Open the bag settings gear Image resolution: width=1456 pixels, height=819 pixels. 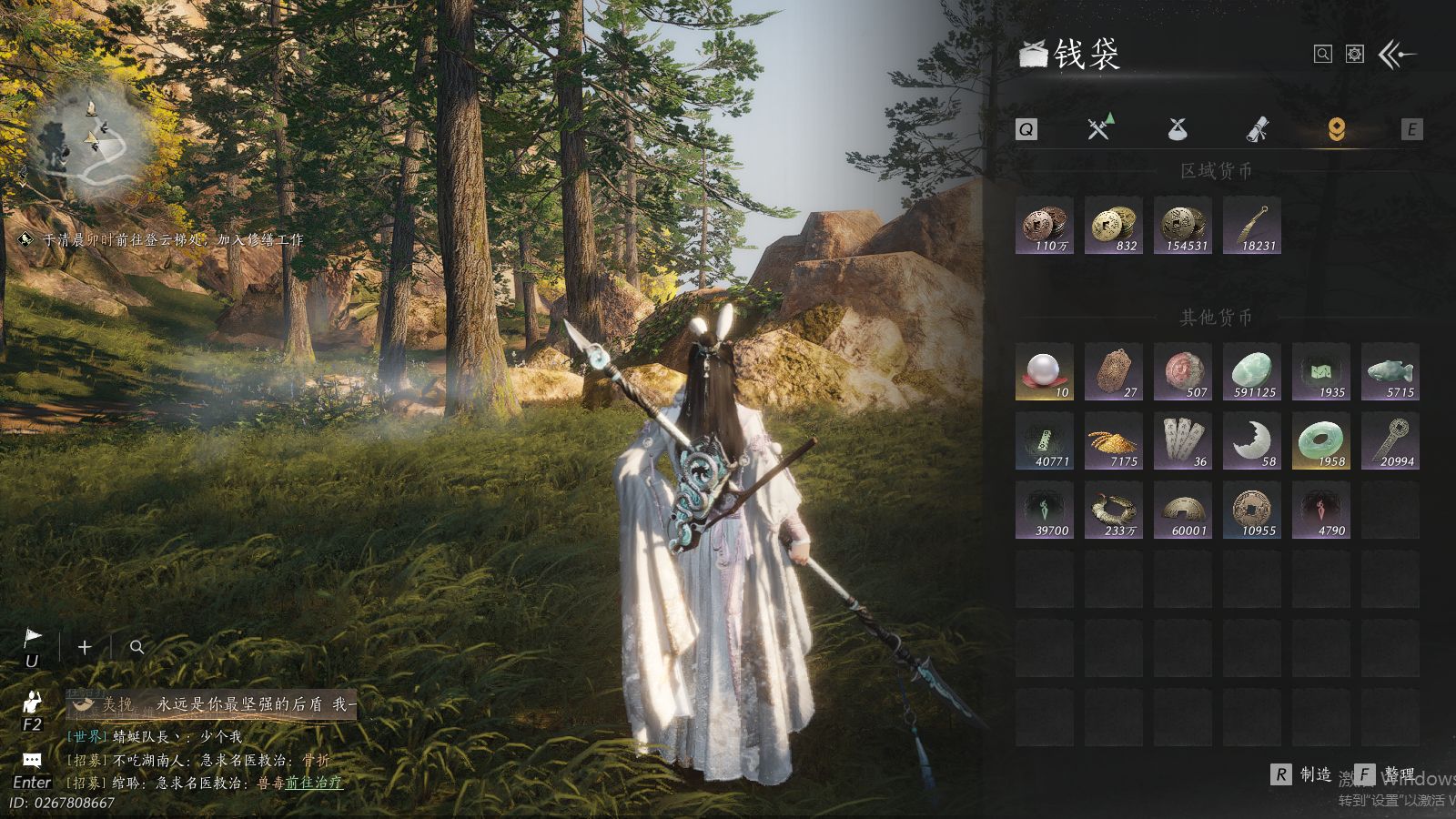point(1355,55)
